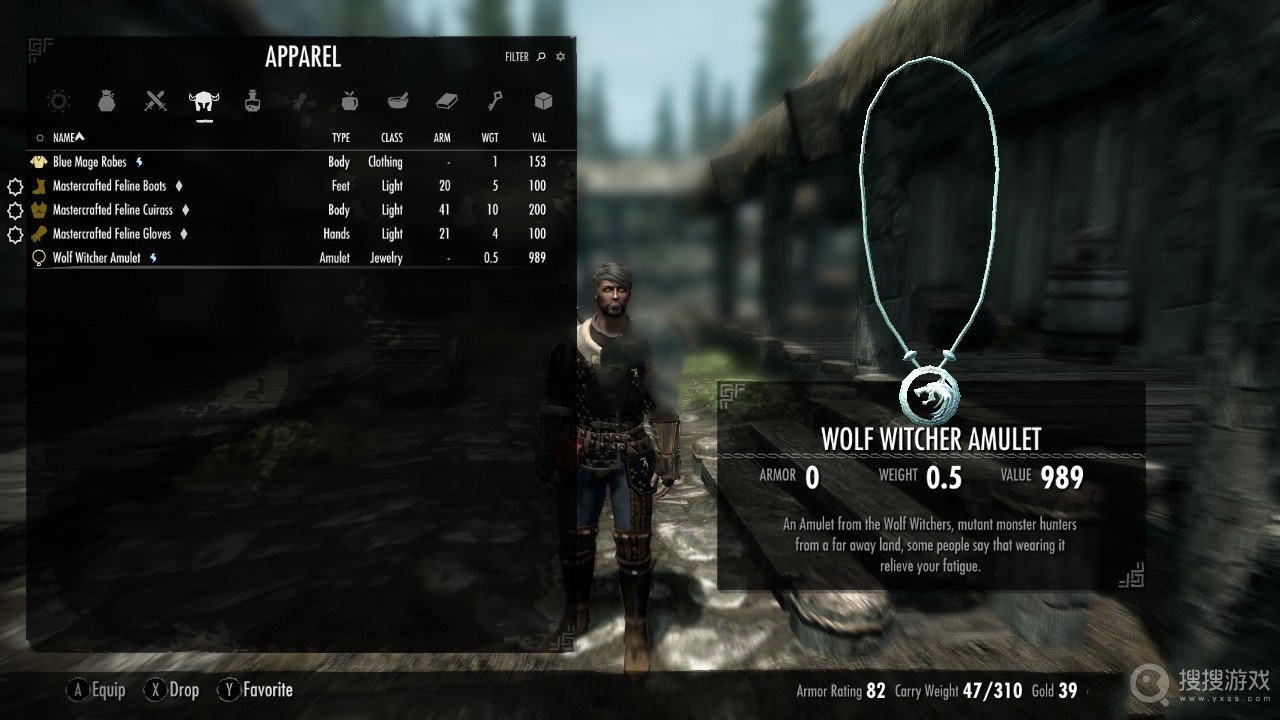Choose the Mastercrafted Feline Cuirass entry
1280x720 pixels.
113,210
